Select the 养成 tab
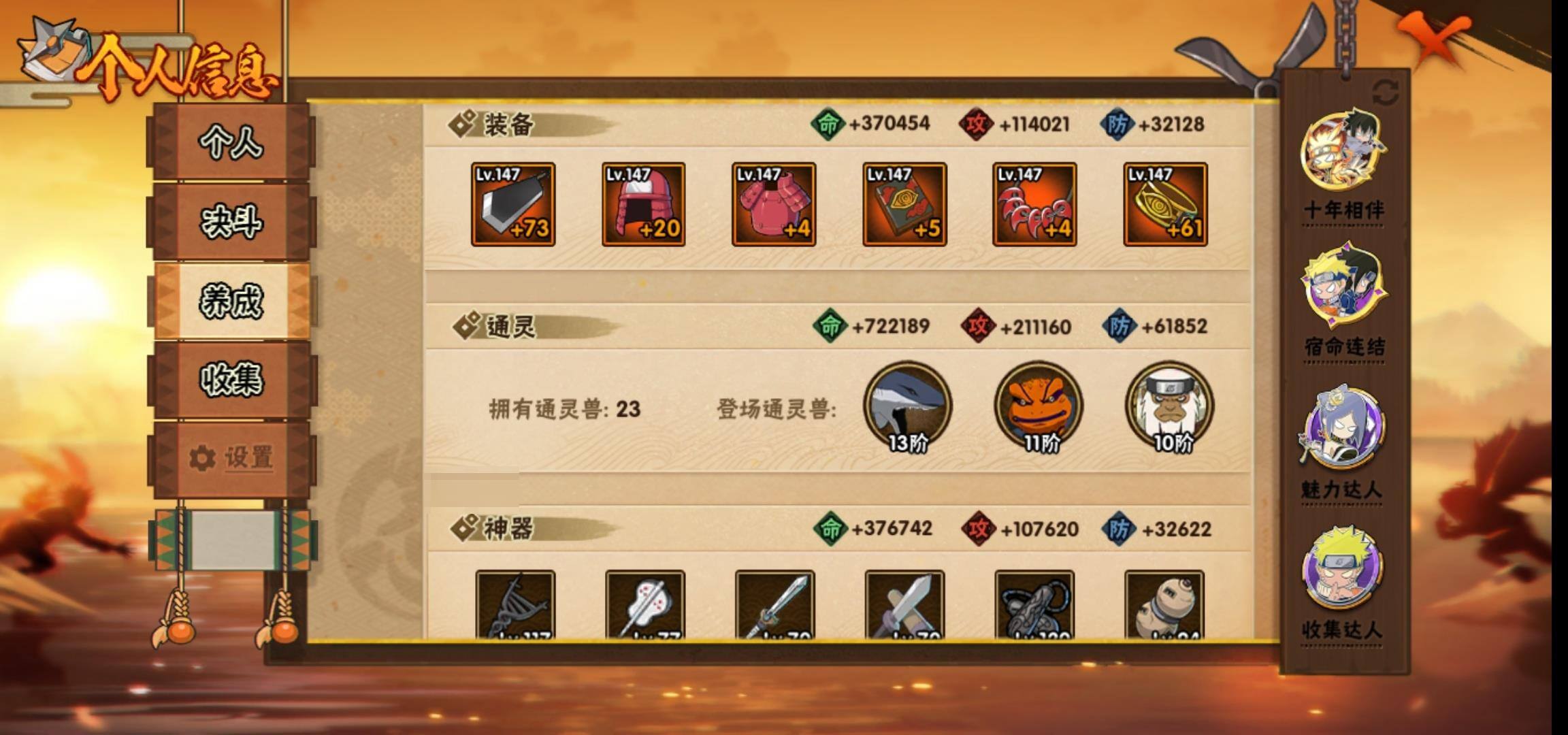This screenshot has height=735, width=1568. click(231, 301)
